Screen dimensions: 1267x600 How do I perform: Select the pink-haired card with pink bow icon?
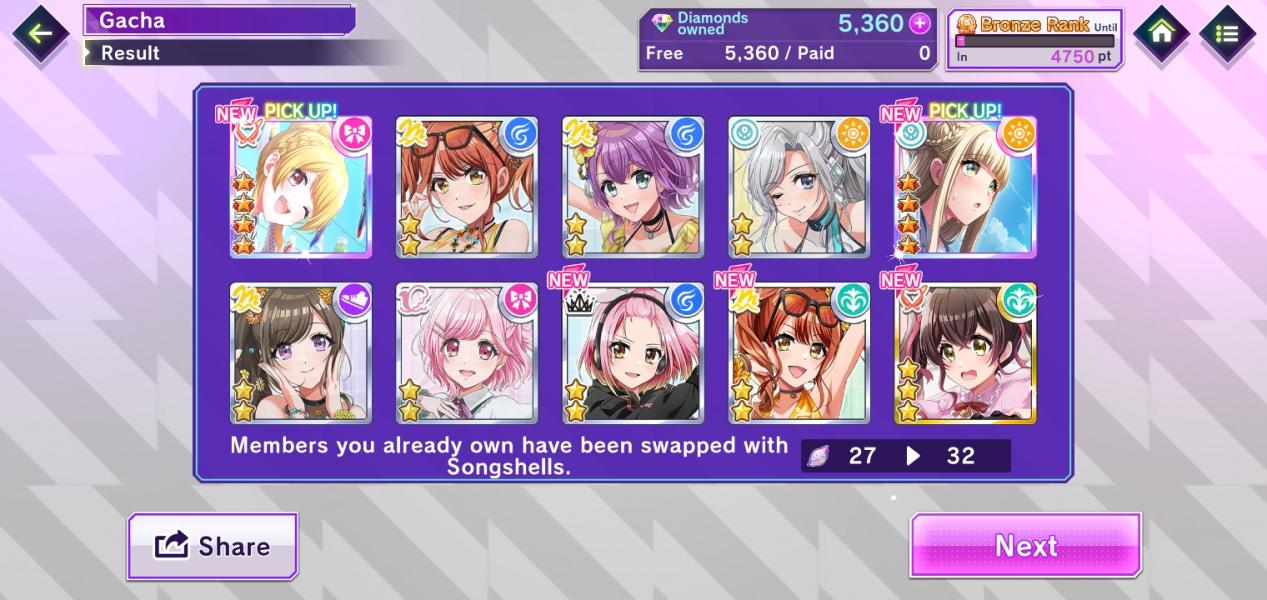coord(467,353)
